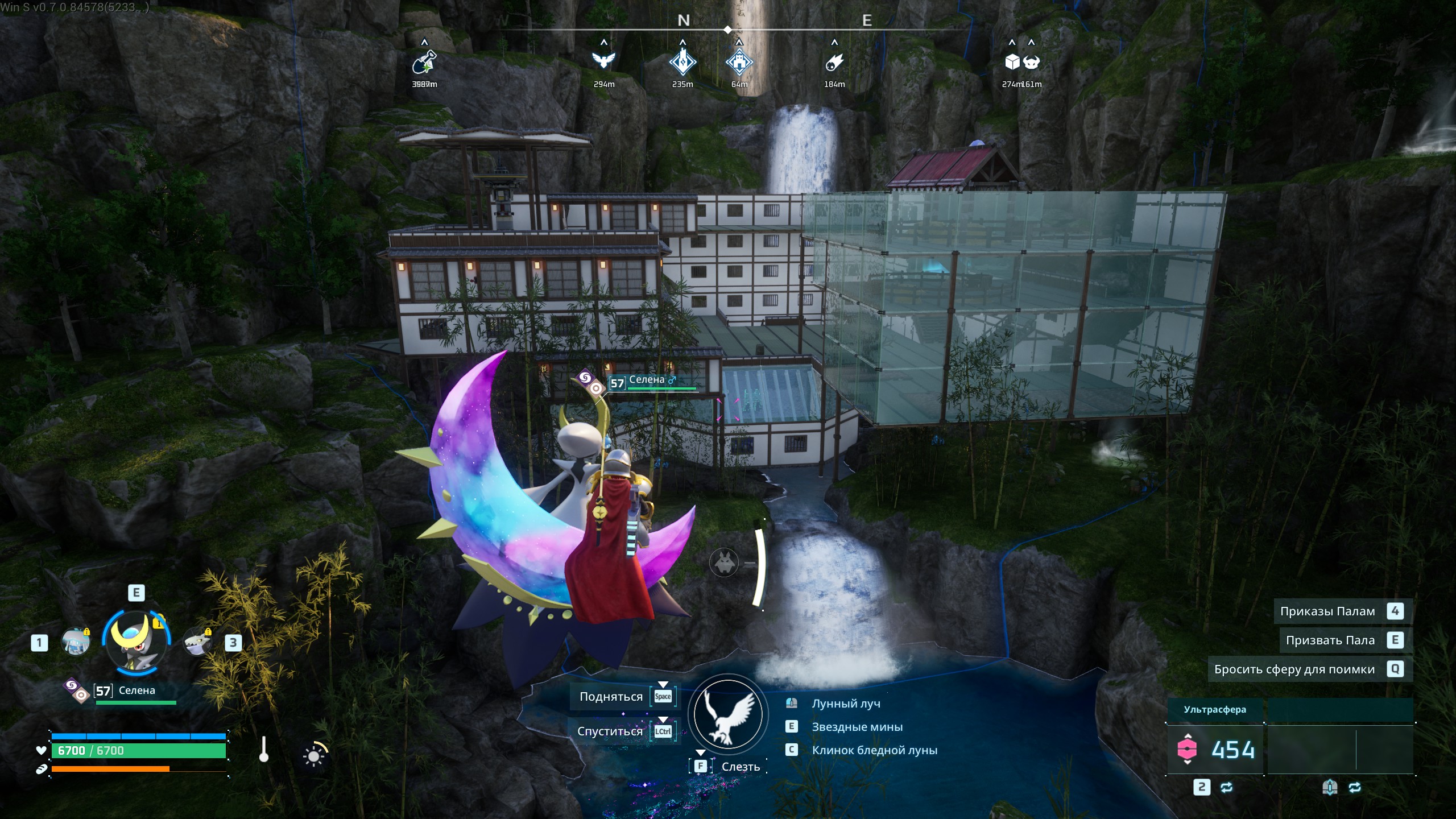Click the winged marker at 294m on compass

coord(604,61)
